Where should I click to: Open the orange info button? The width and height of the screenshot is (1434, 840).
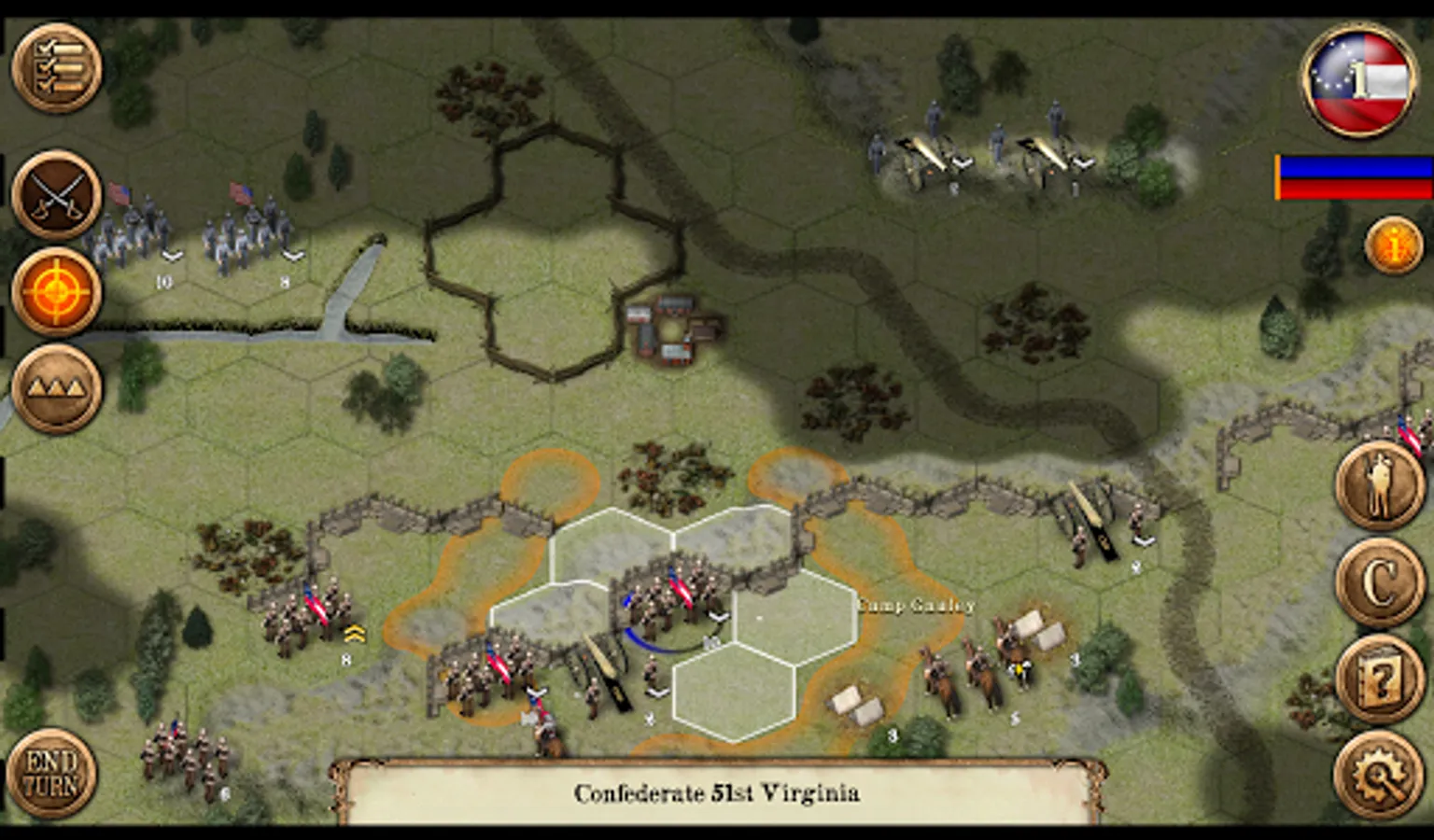1393,246
